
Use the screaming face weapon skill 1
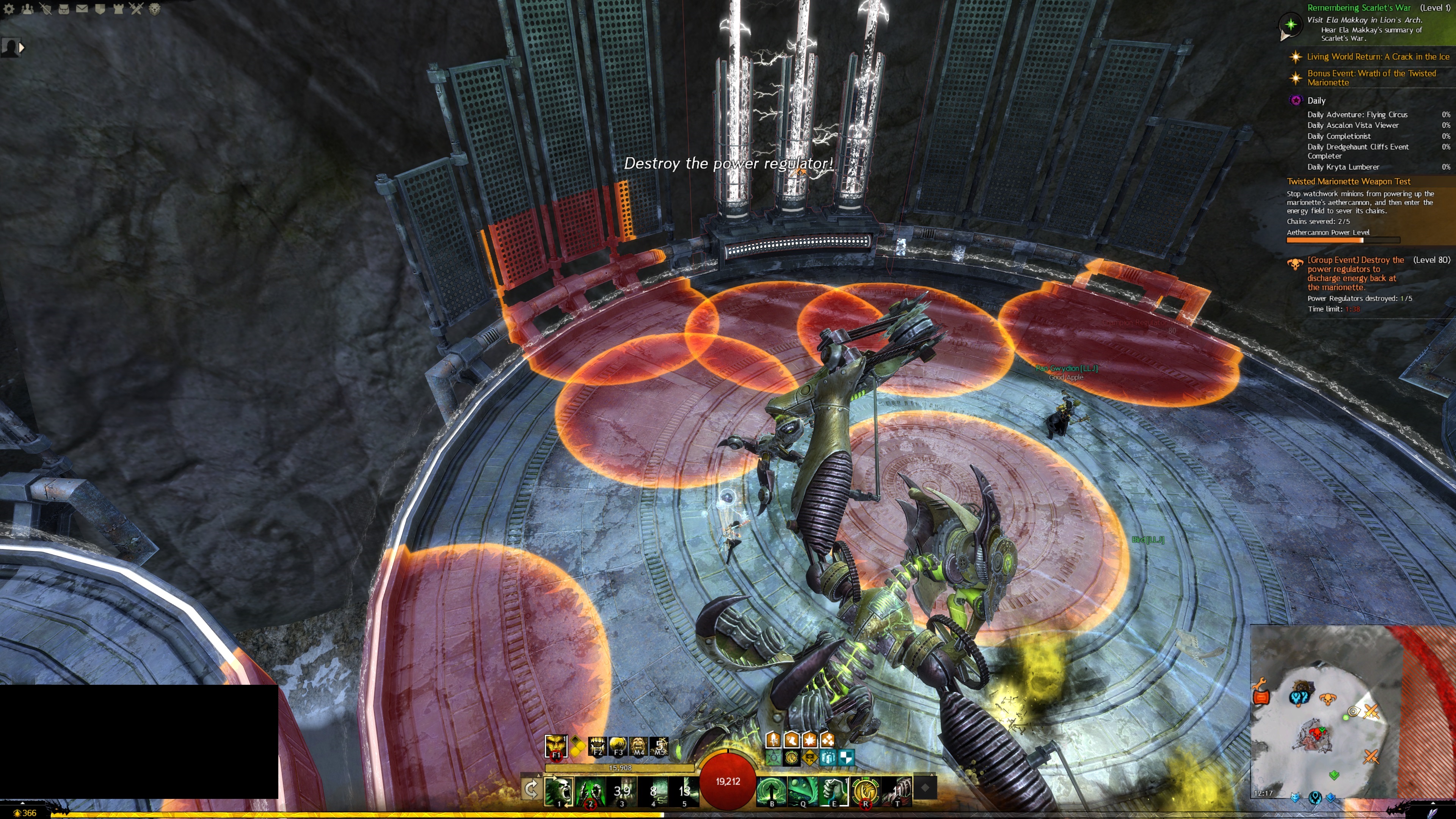tap(559, 790)
